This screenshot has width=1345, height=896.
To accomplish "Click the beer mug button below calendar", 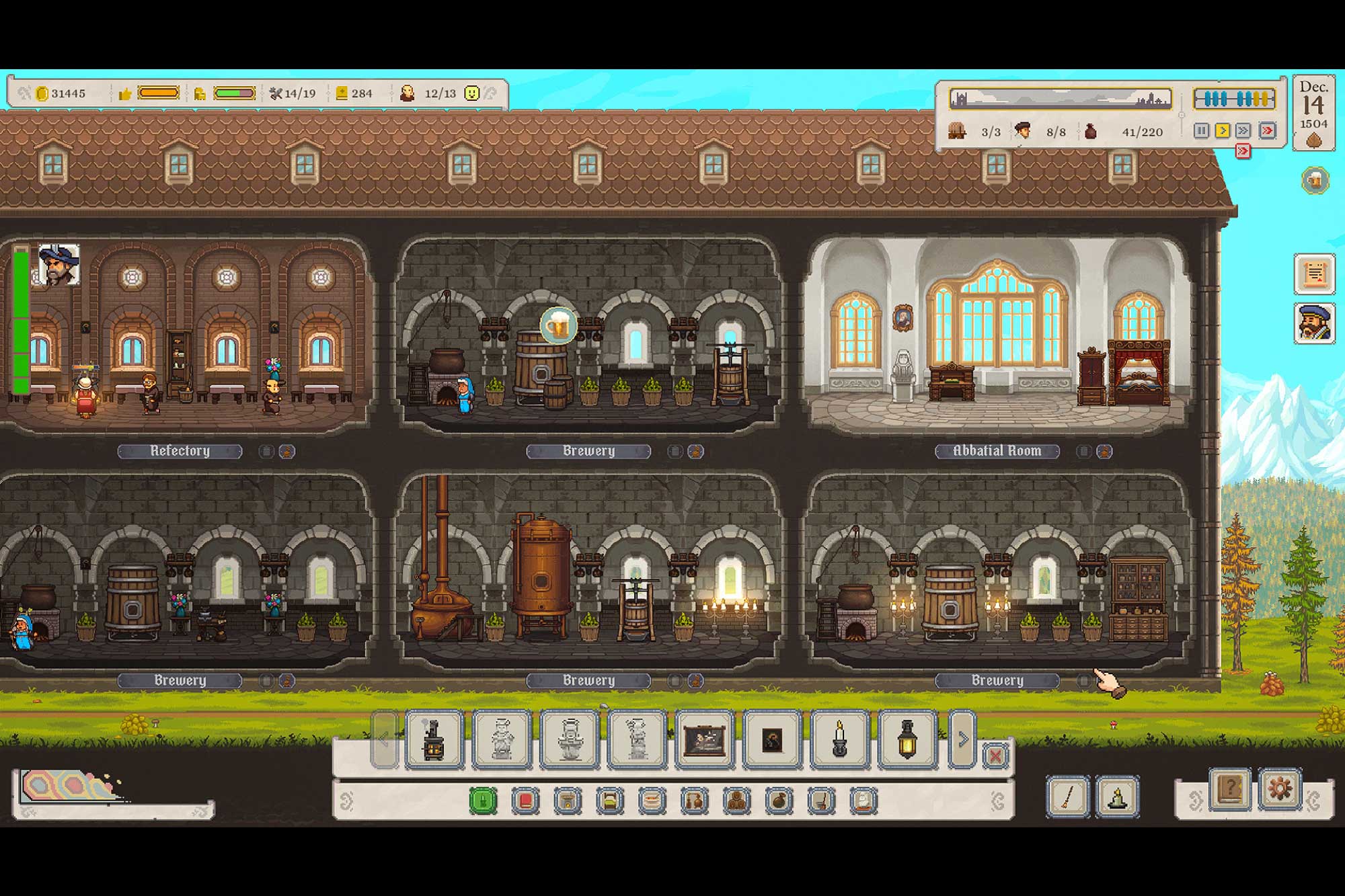I will point(1315,180).
